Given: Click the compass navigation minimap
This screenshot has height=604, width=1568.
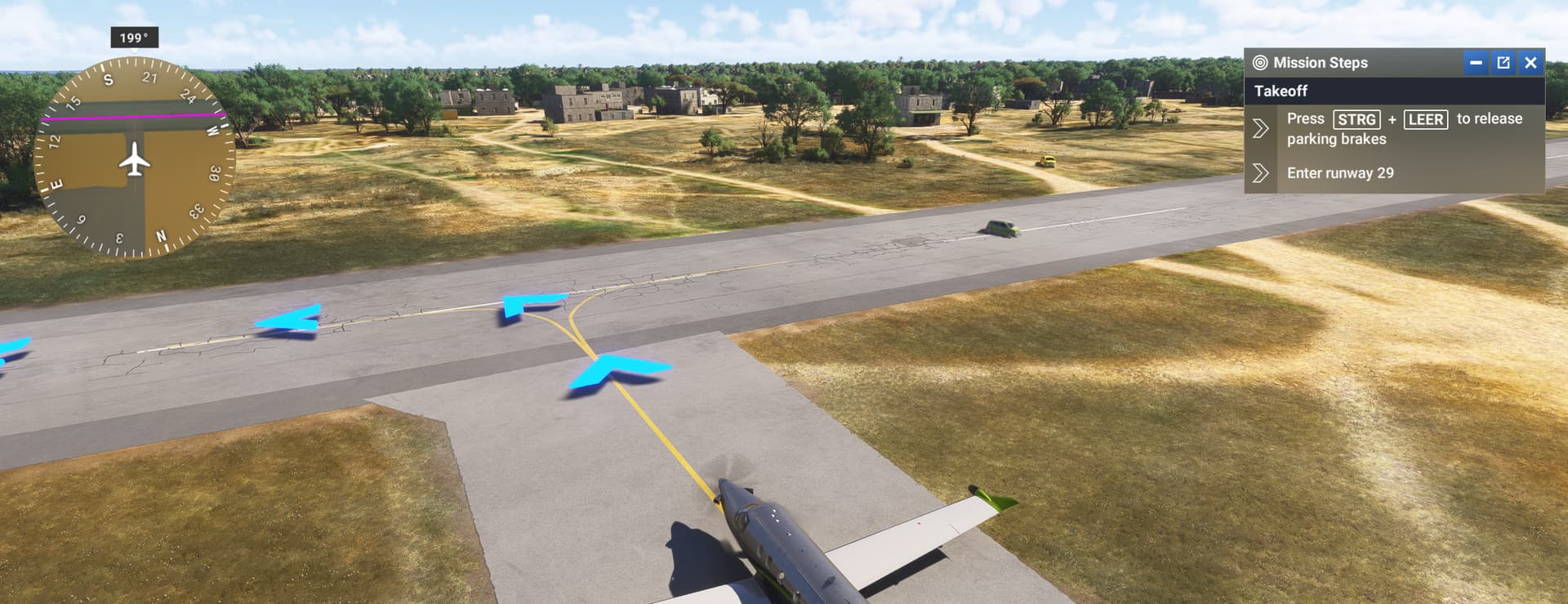Looking at the screenshot, I should 134,158.
